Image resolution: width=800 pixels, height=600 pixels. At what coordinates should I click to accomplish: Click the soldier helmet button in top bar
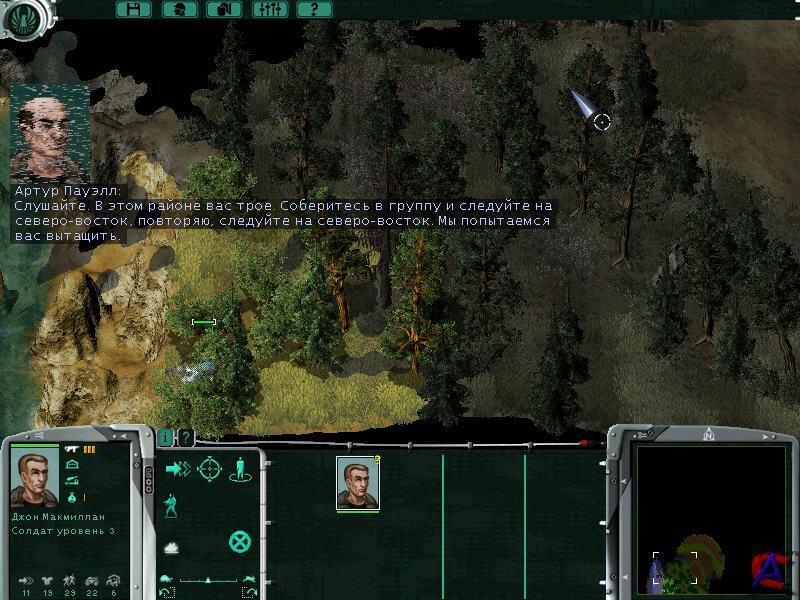click(x=178, y=9)
